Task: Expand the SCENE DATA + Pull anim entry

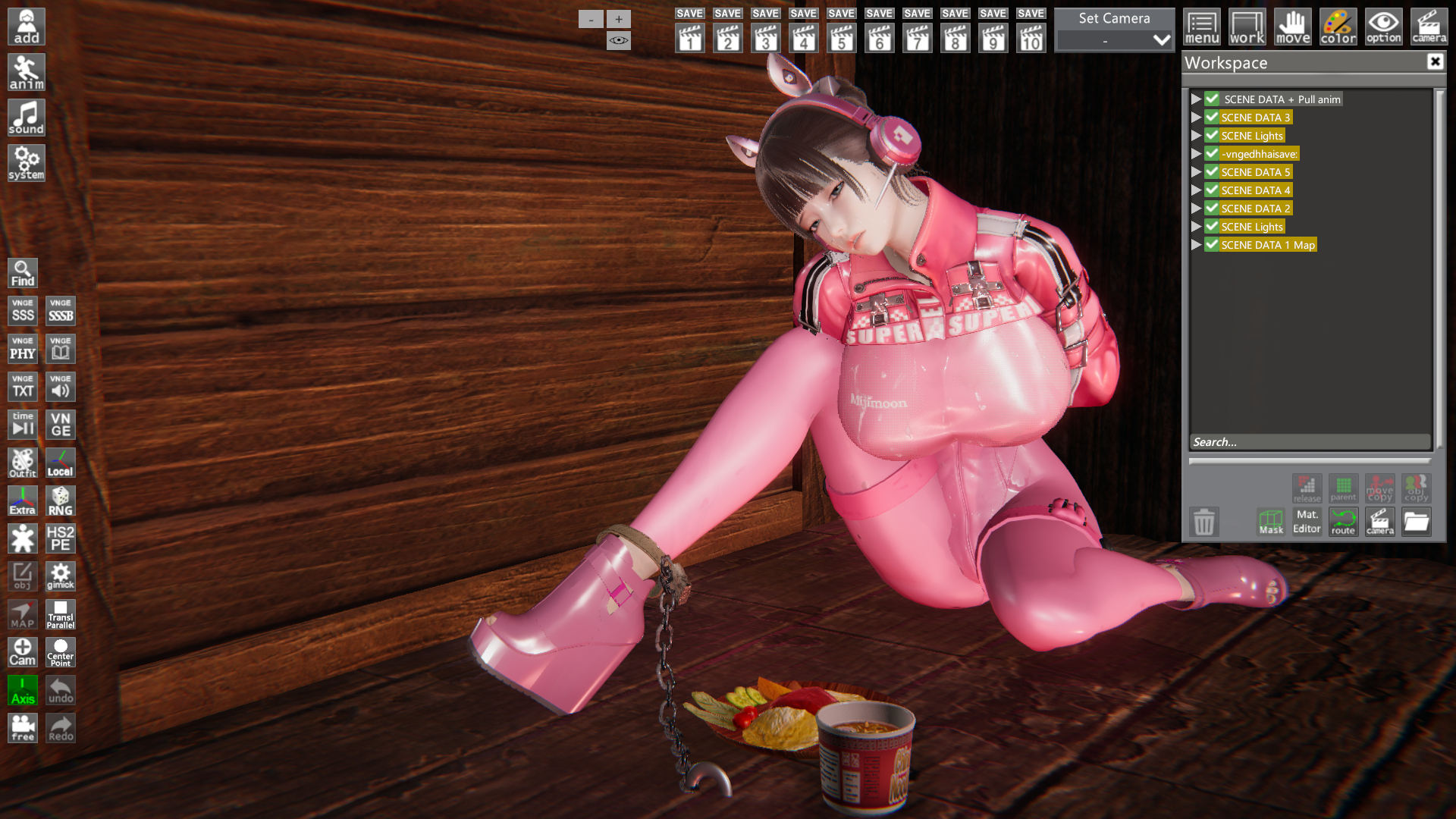Action: (x=1196, y=99)
